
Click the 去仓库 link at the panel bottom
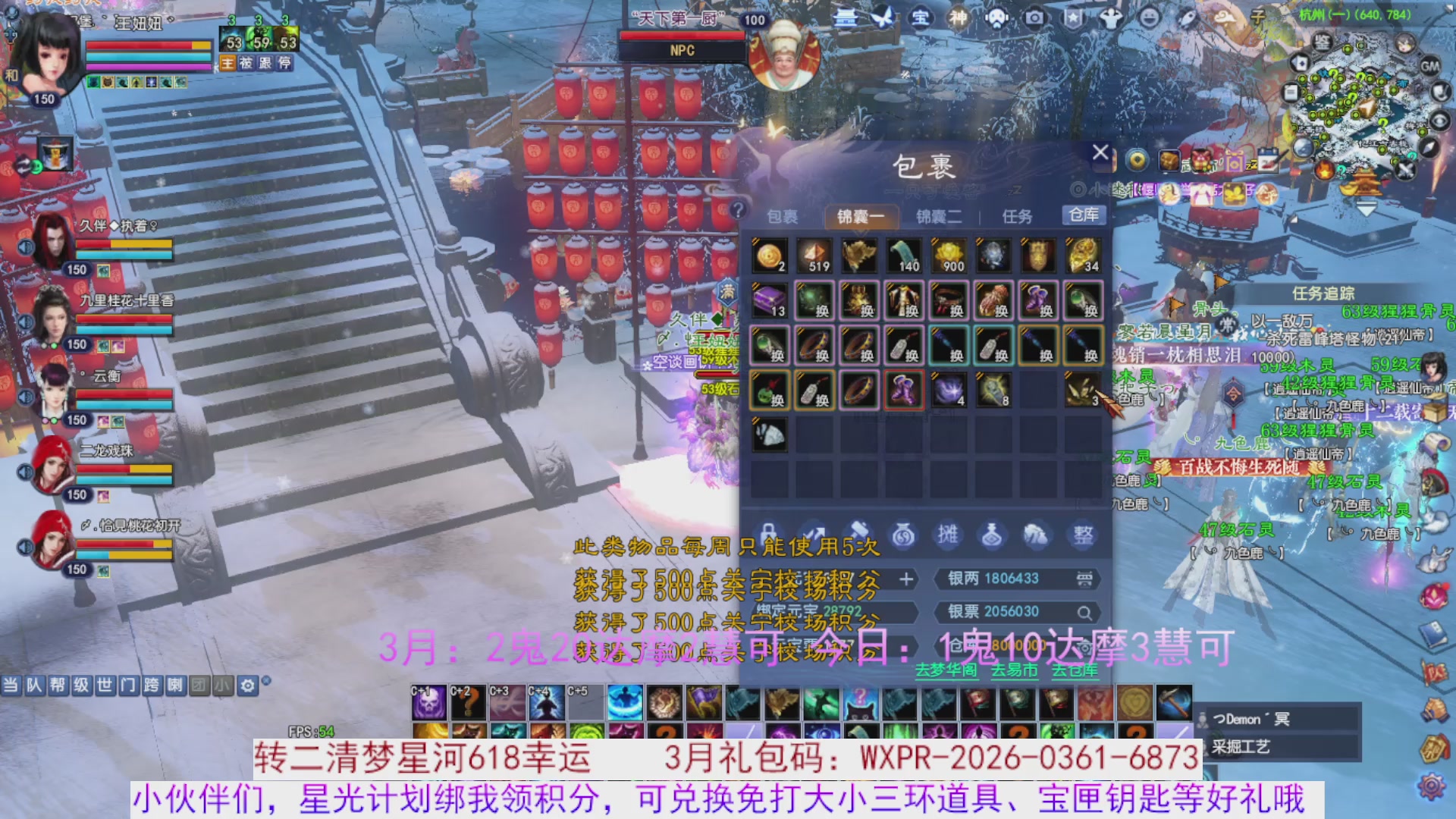pyautogui.click(x=1074, y=671)
